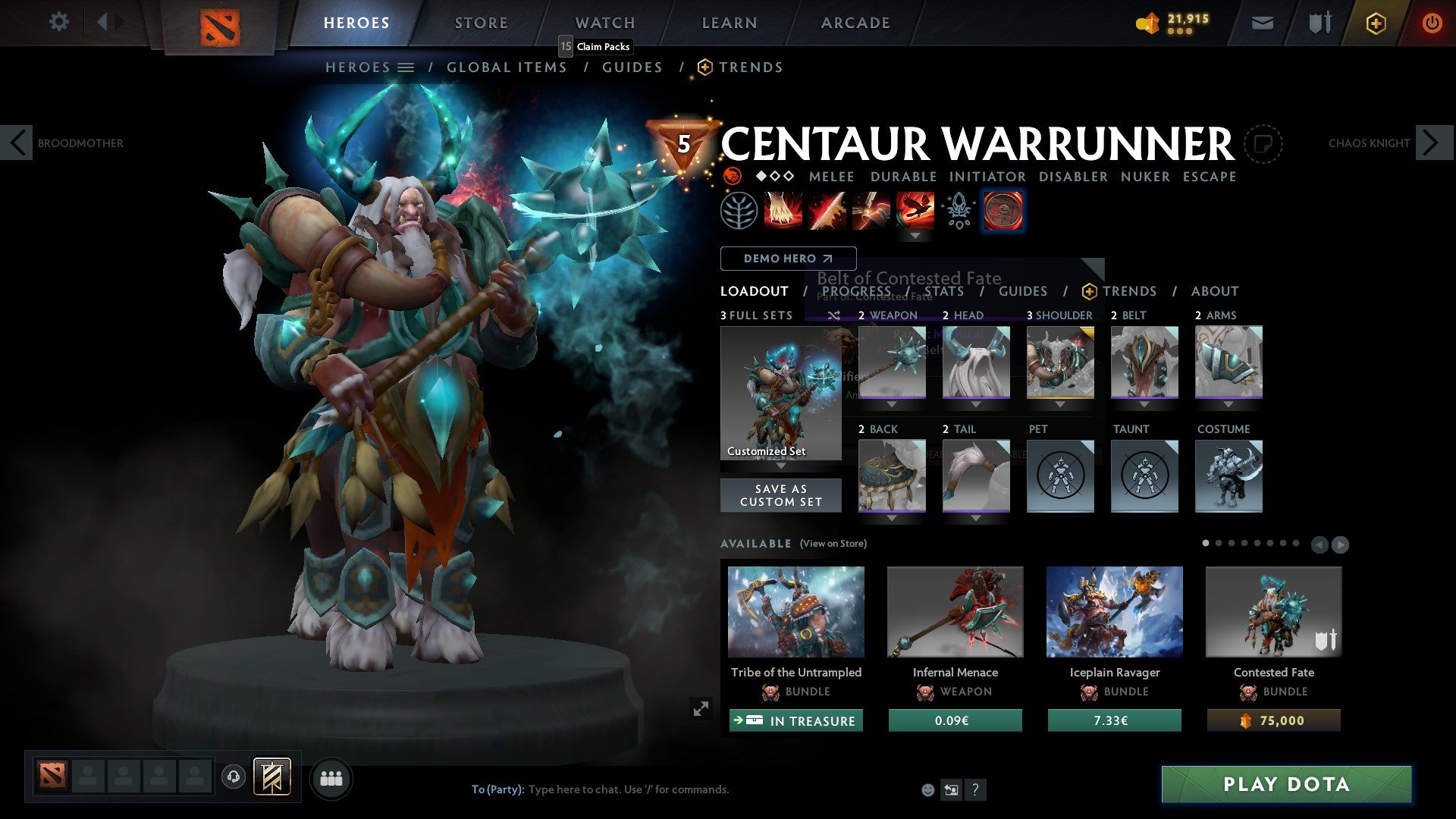Click the settings gear icon
The width and height of the screenshot is (1456, 819).
point(58,22)
